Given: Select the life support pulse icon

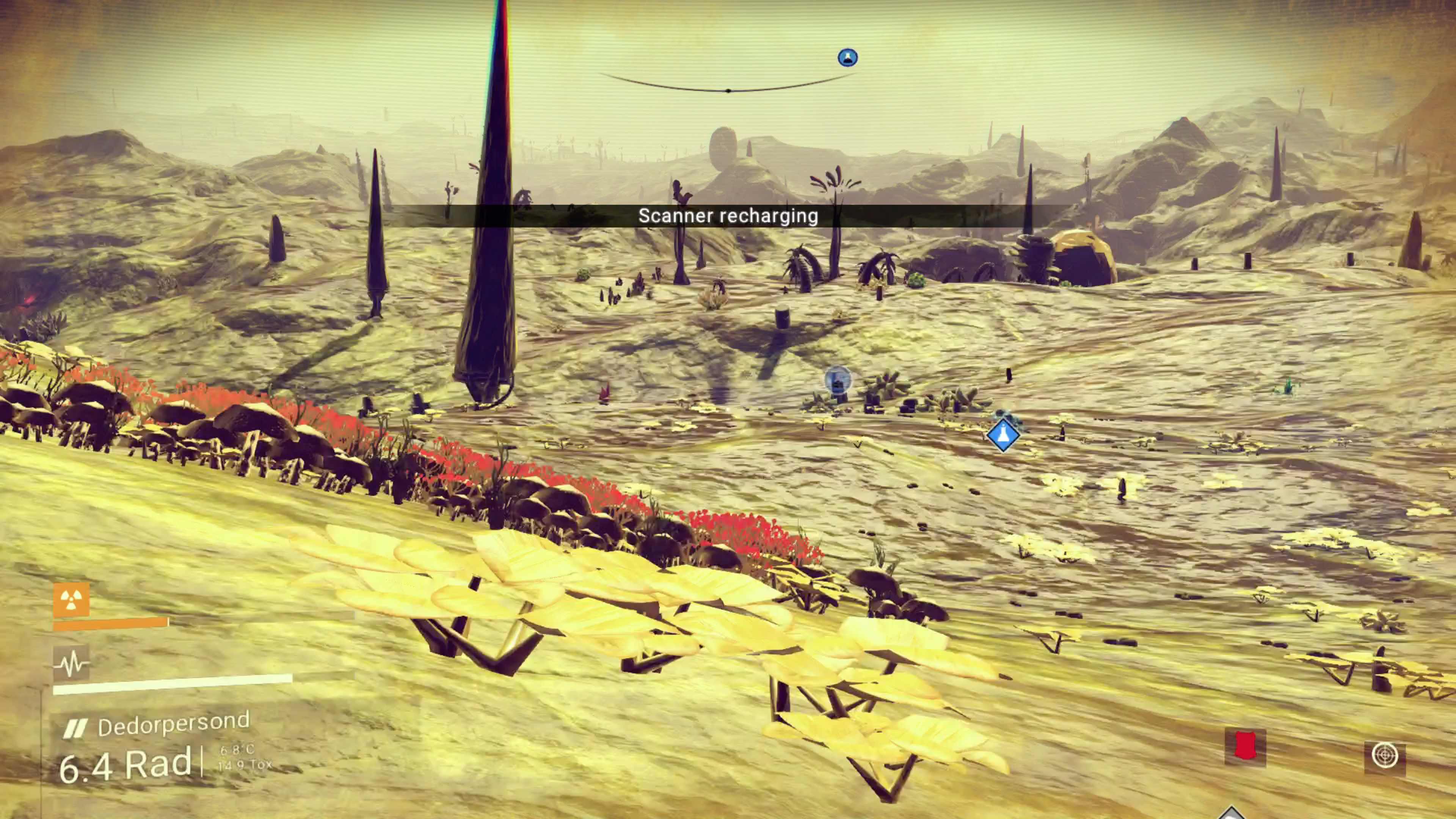Looking at the screenshot, I should [71, 662].
